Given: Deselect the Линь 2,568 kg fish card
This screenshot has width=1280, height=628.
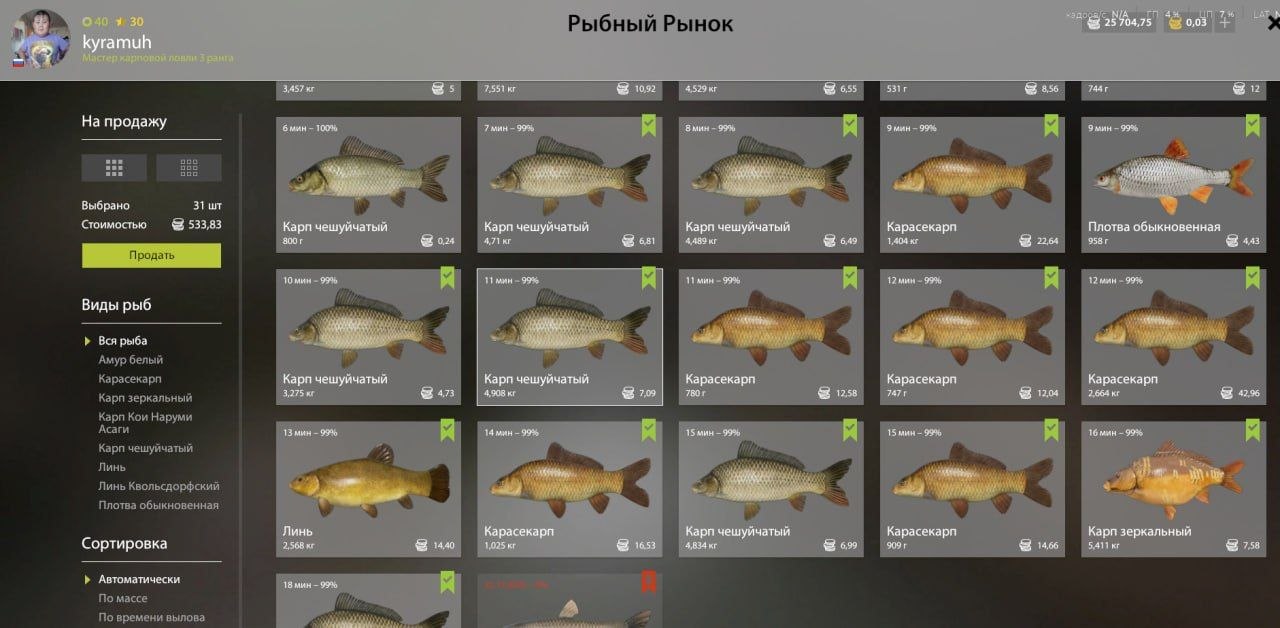Looking at the screenshot, I should click(368, 488).
